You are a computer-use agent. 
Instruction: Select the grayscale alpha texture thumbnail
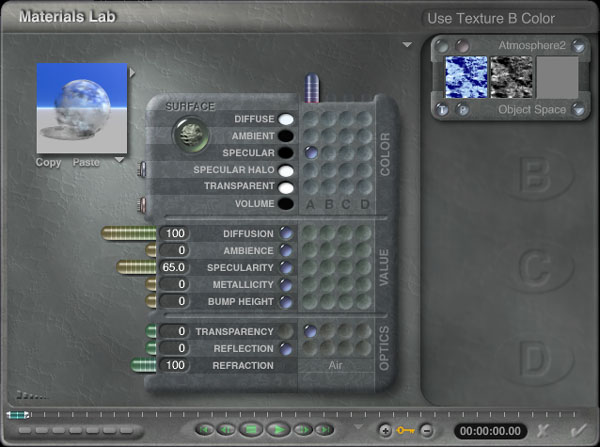511,76
